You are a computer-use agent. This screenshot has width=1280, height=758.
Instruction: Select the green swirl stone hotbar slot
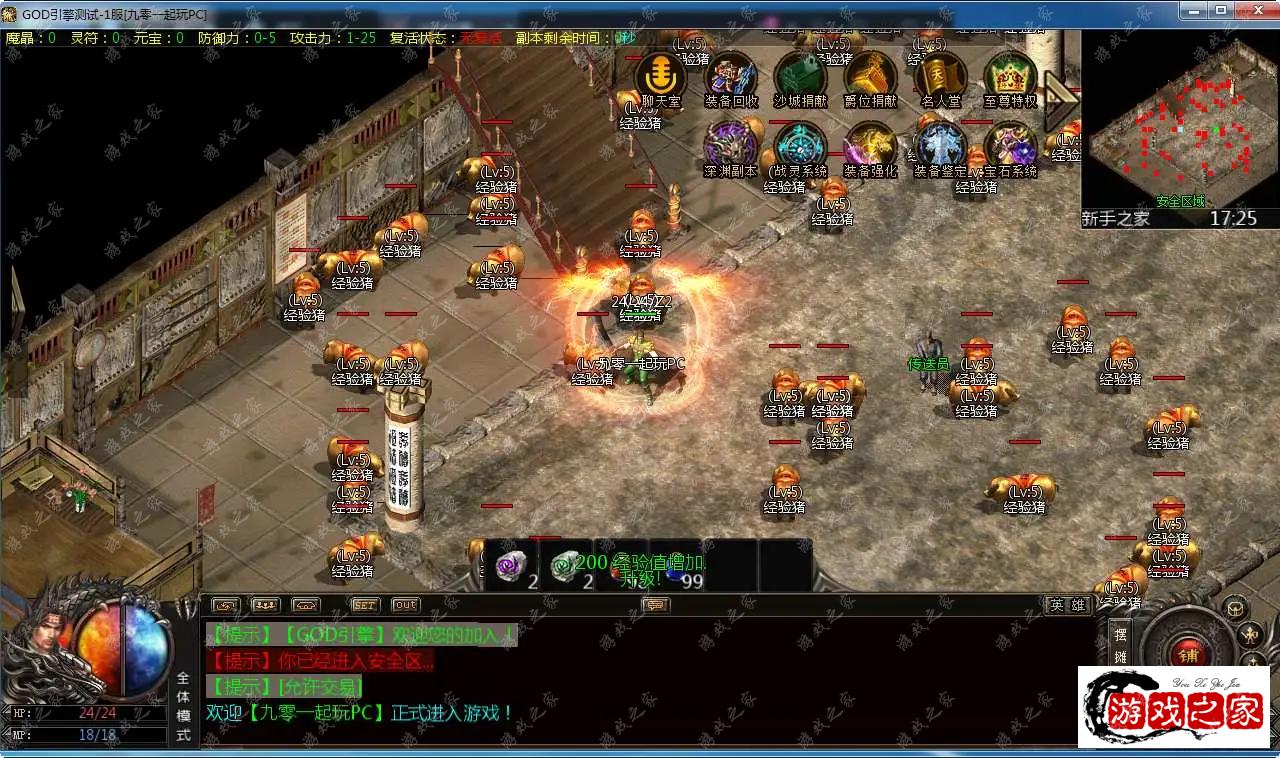coord(566,566)
